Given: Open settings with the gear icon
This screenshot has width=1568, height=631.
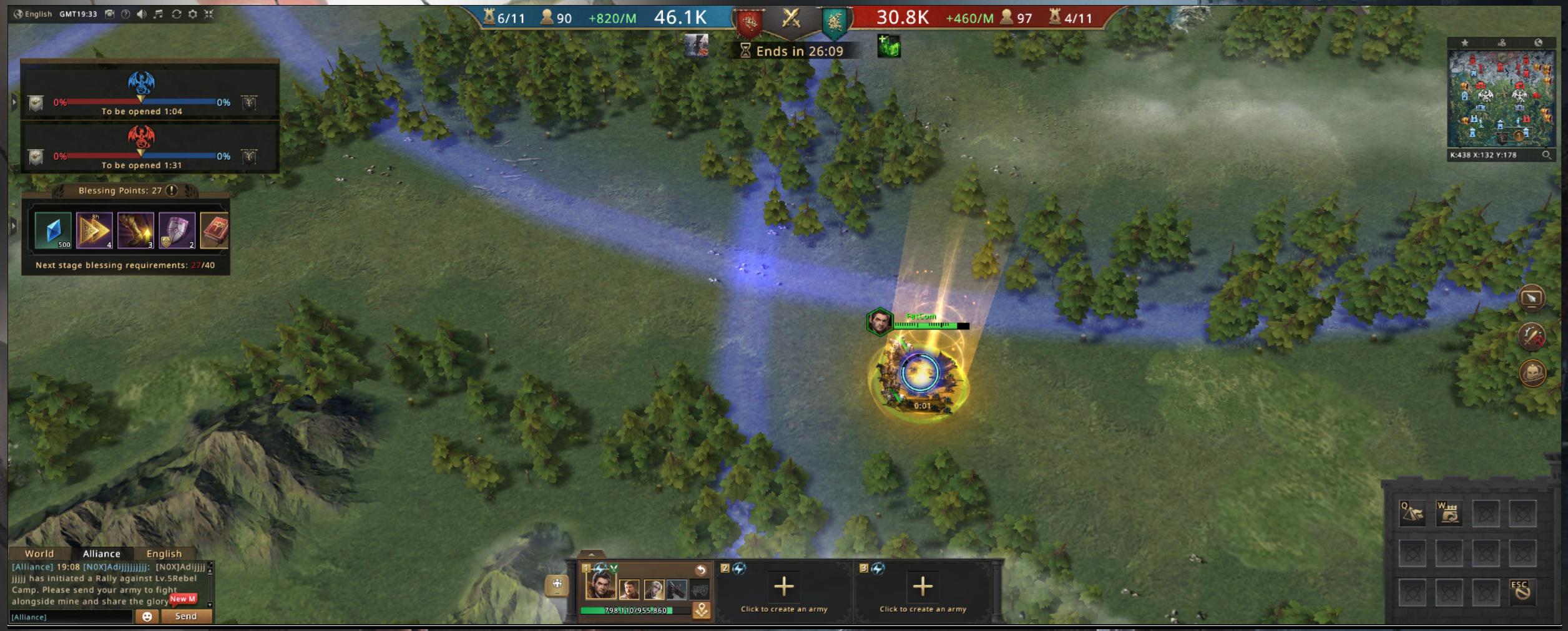Looking at the screenshot, I should [192, 14].
